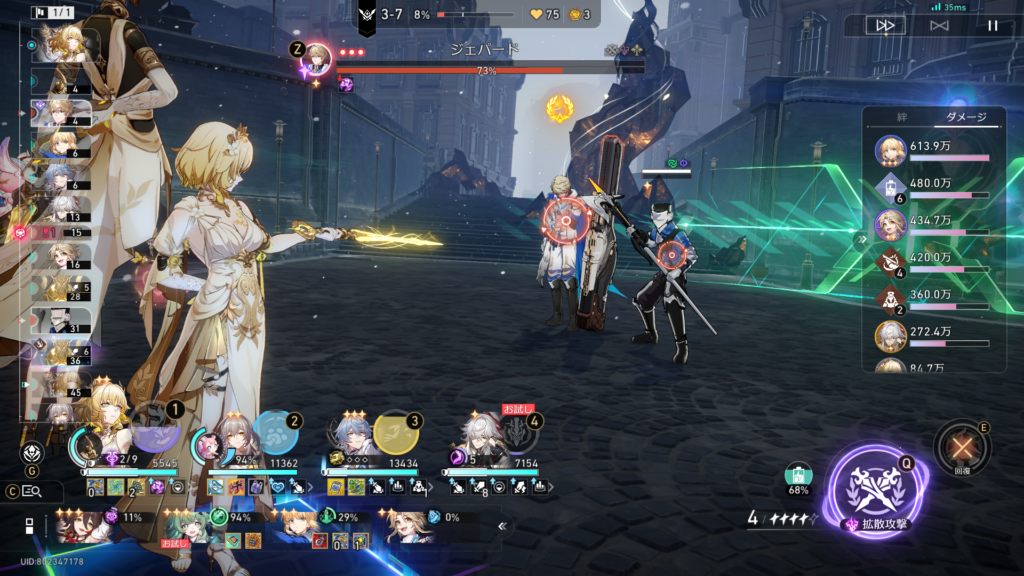Open the emblem icon above the G key

[x=31, y=451]
